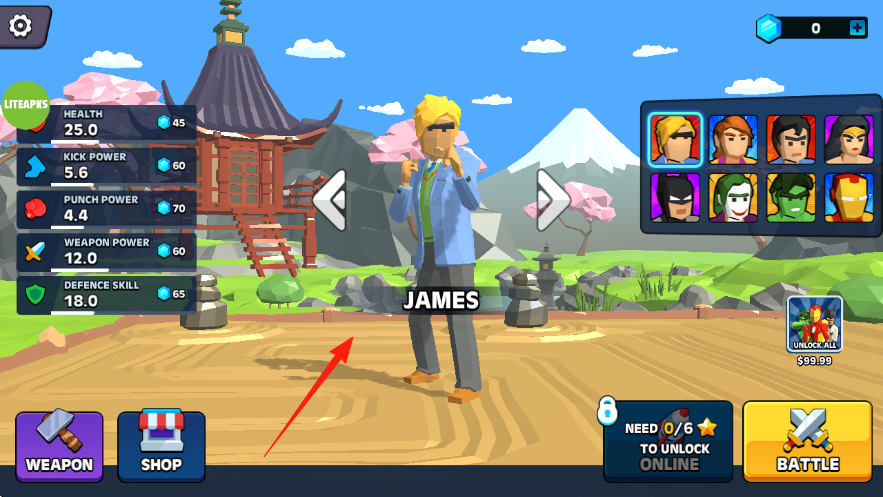The width and height of the screenshot is (883, 497).
Task: Upgrade Punch Power for 70 gems
Action: pyautogui.click(x=171, y=208)
